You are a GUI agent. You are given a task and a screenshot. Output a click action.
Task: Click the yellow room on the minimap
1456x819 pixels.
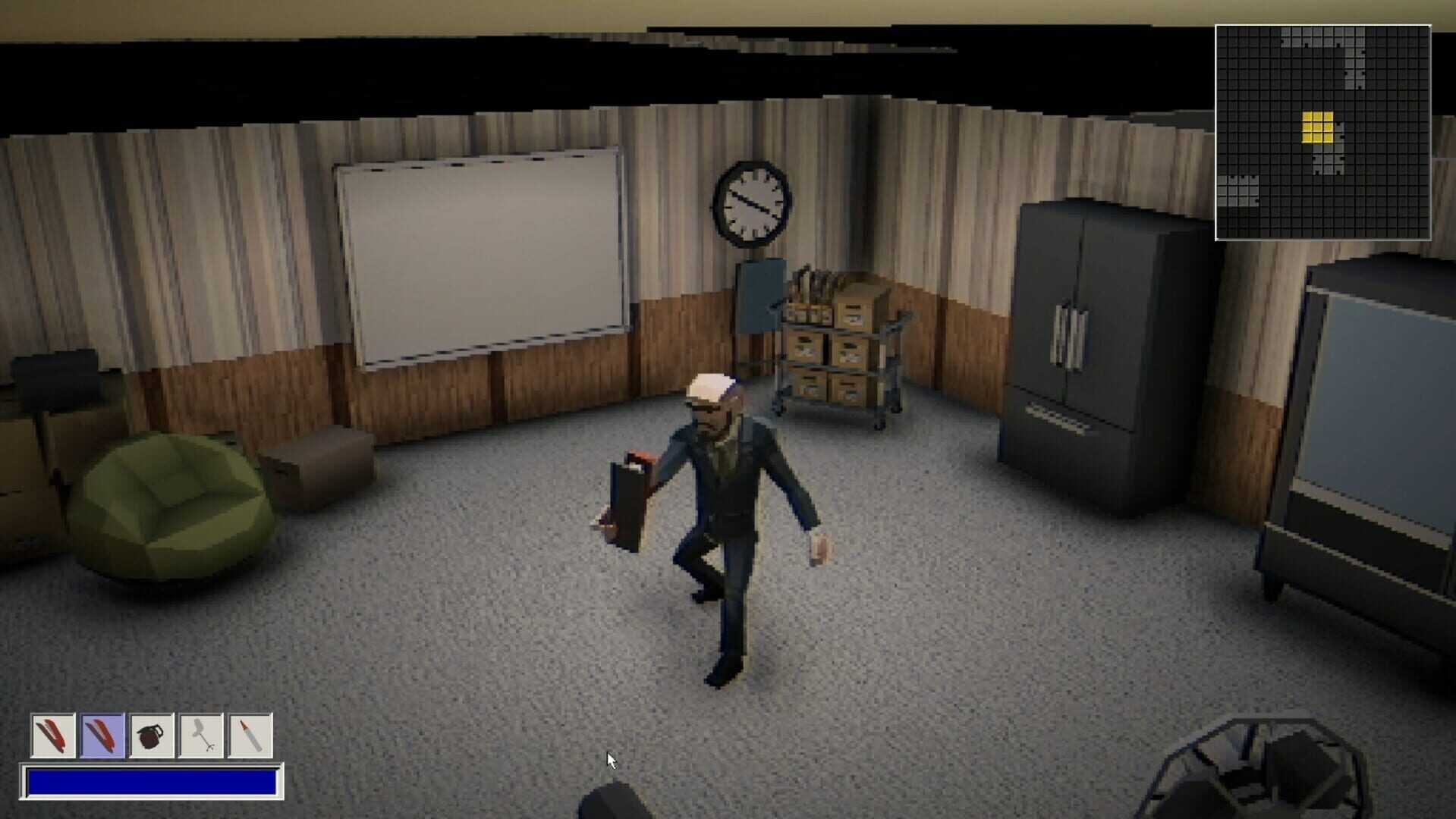pyautogui.click(x=1319, y=125)
